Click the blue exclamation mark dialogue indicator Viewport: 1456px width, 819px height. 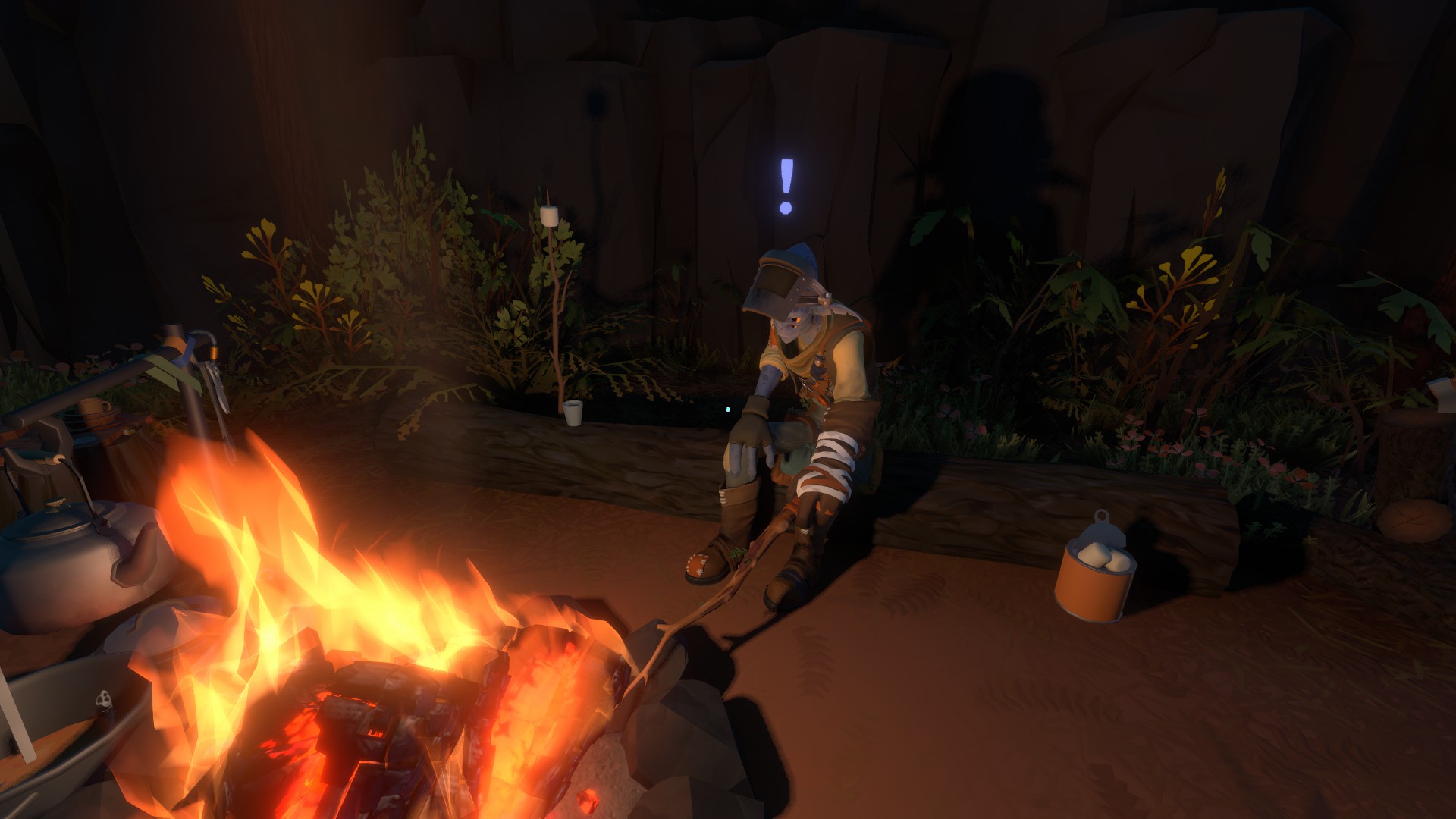786,185
